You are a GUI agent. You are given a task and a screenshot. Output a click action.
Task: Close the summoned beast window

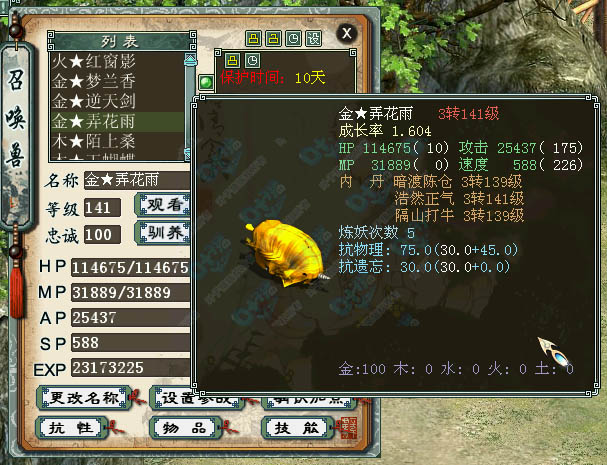click(x=346, y=34)
